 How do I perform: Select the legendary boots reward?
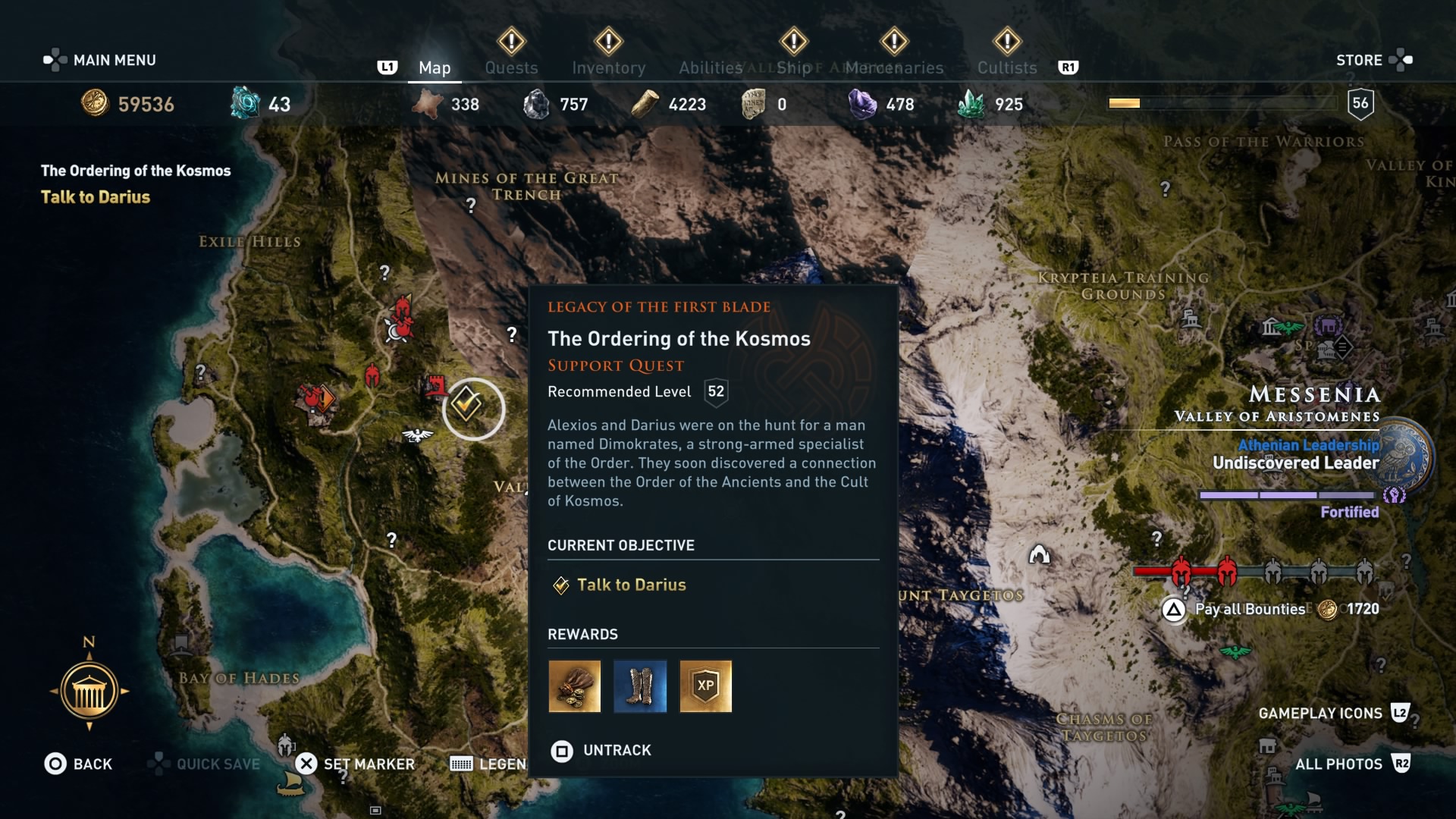tap(640, 687)
